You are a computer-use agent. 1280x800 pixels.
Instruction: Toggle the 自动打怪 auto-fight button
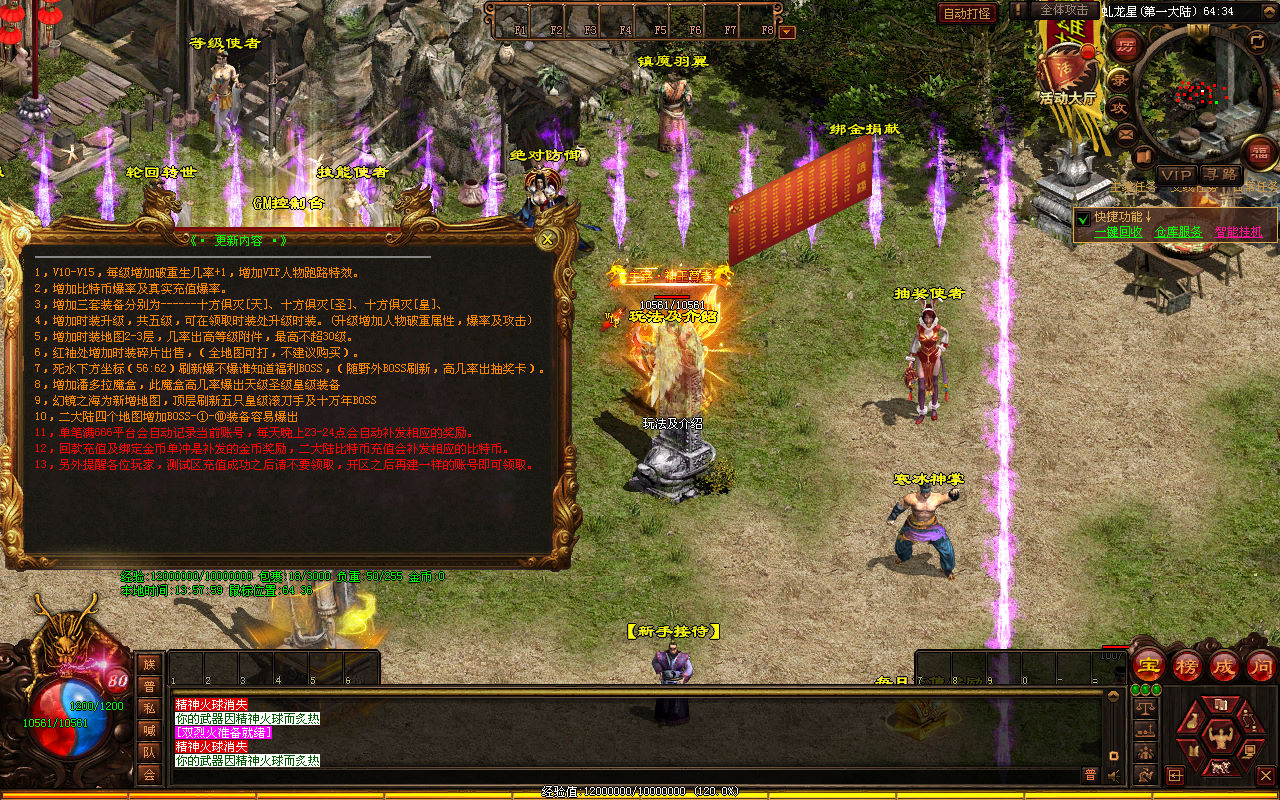[967, 13]
